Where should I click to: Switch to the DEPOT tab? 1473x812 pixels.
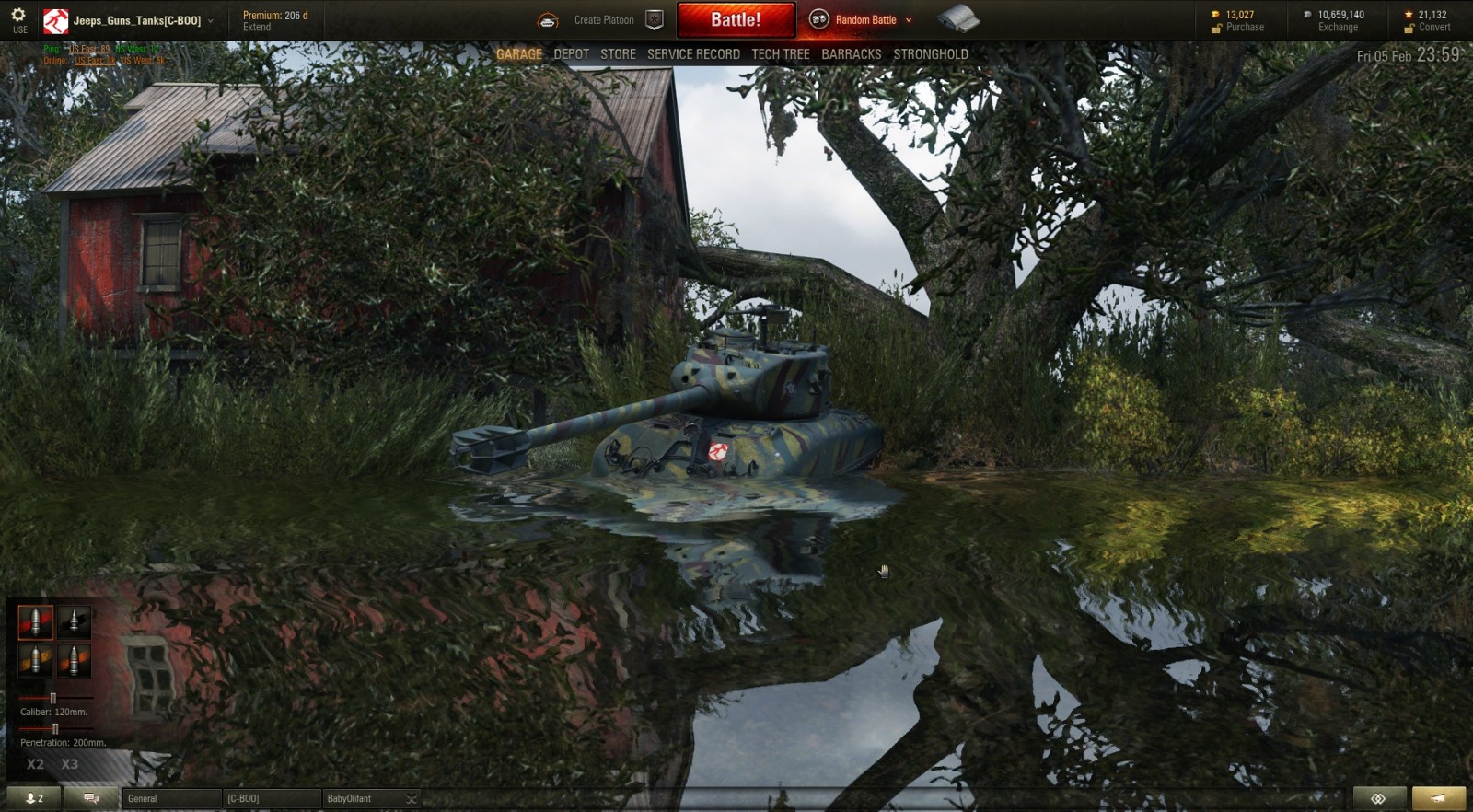(571, 53)
